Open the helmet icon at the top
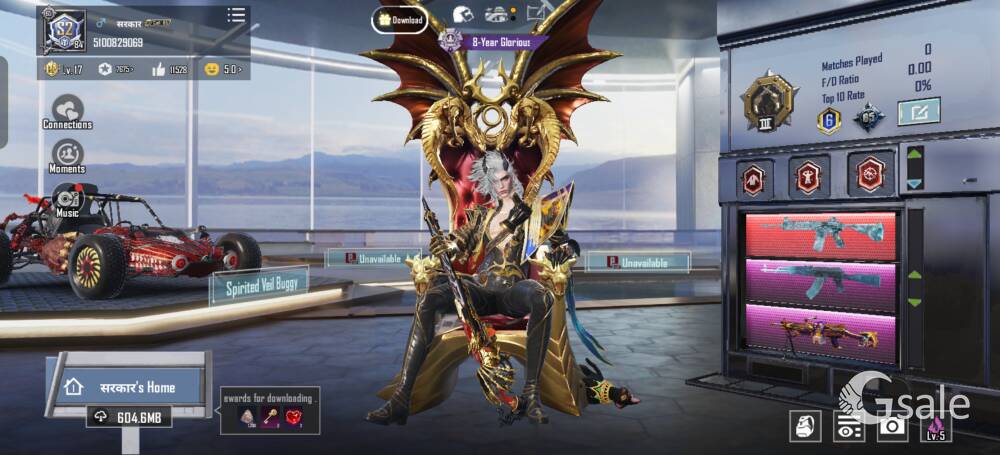1000x455 pixels. coord(462,15)
